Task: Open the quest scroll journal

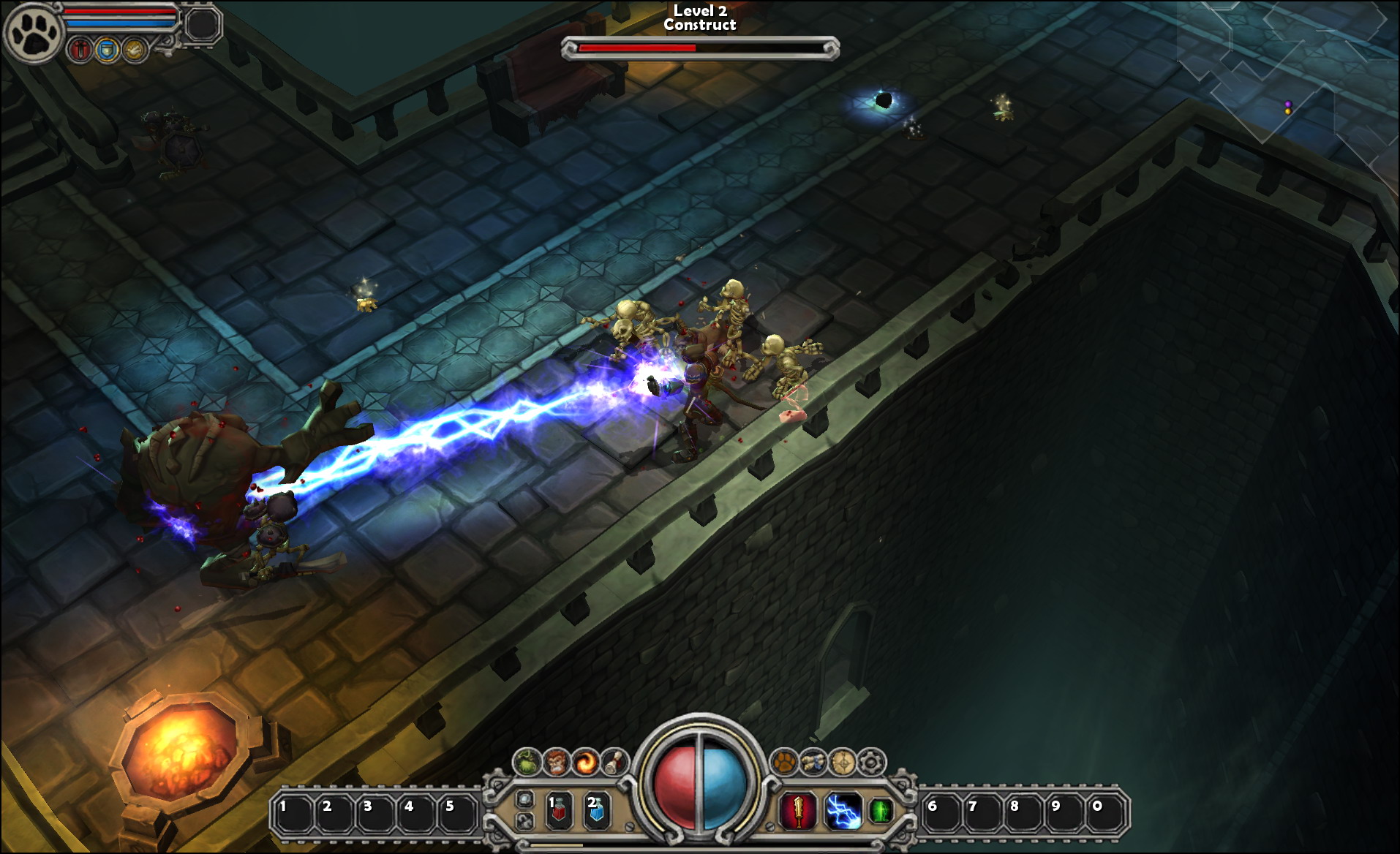Action: click(615, 763)
